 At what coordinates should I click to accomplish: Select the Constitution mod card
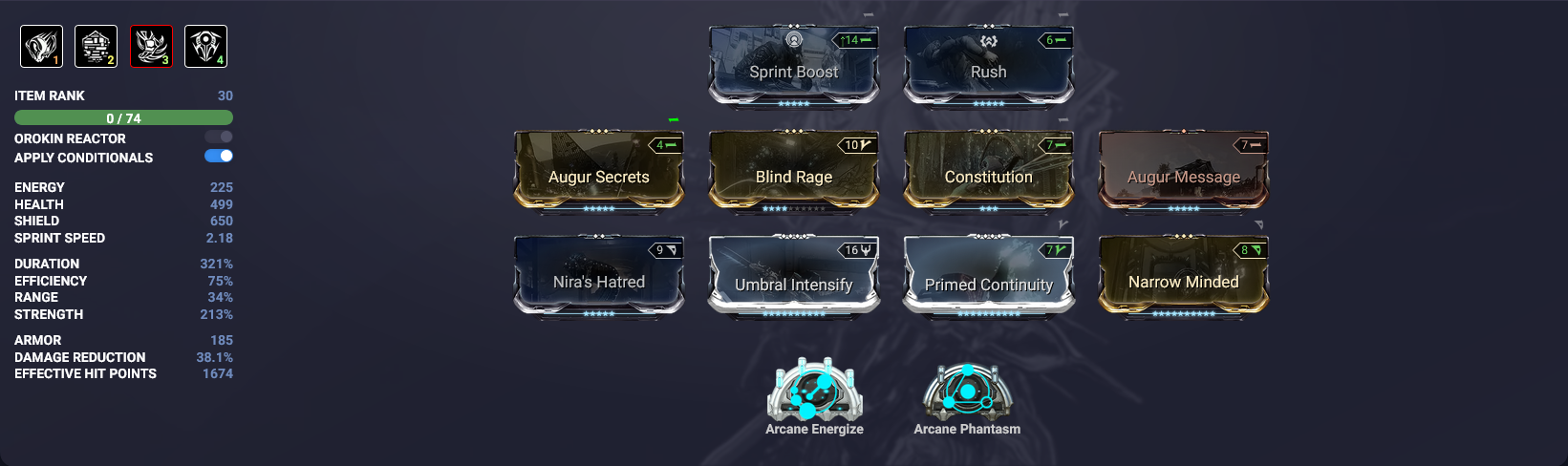pos(988,172)
